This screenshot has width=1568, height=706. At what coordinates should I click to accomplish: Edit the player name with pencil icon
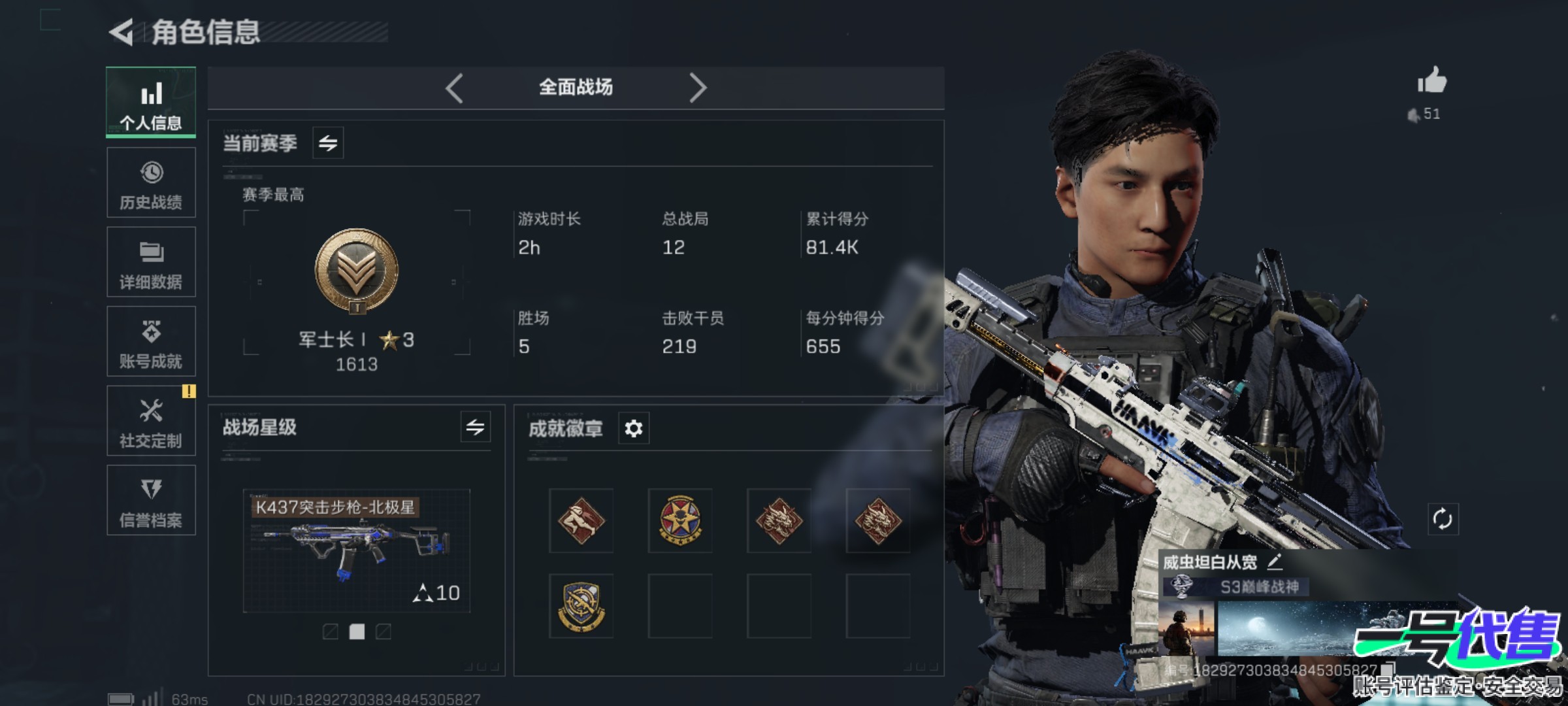point(1275,562)
